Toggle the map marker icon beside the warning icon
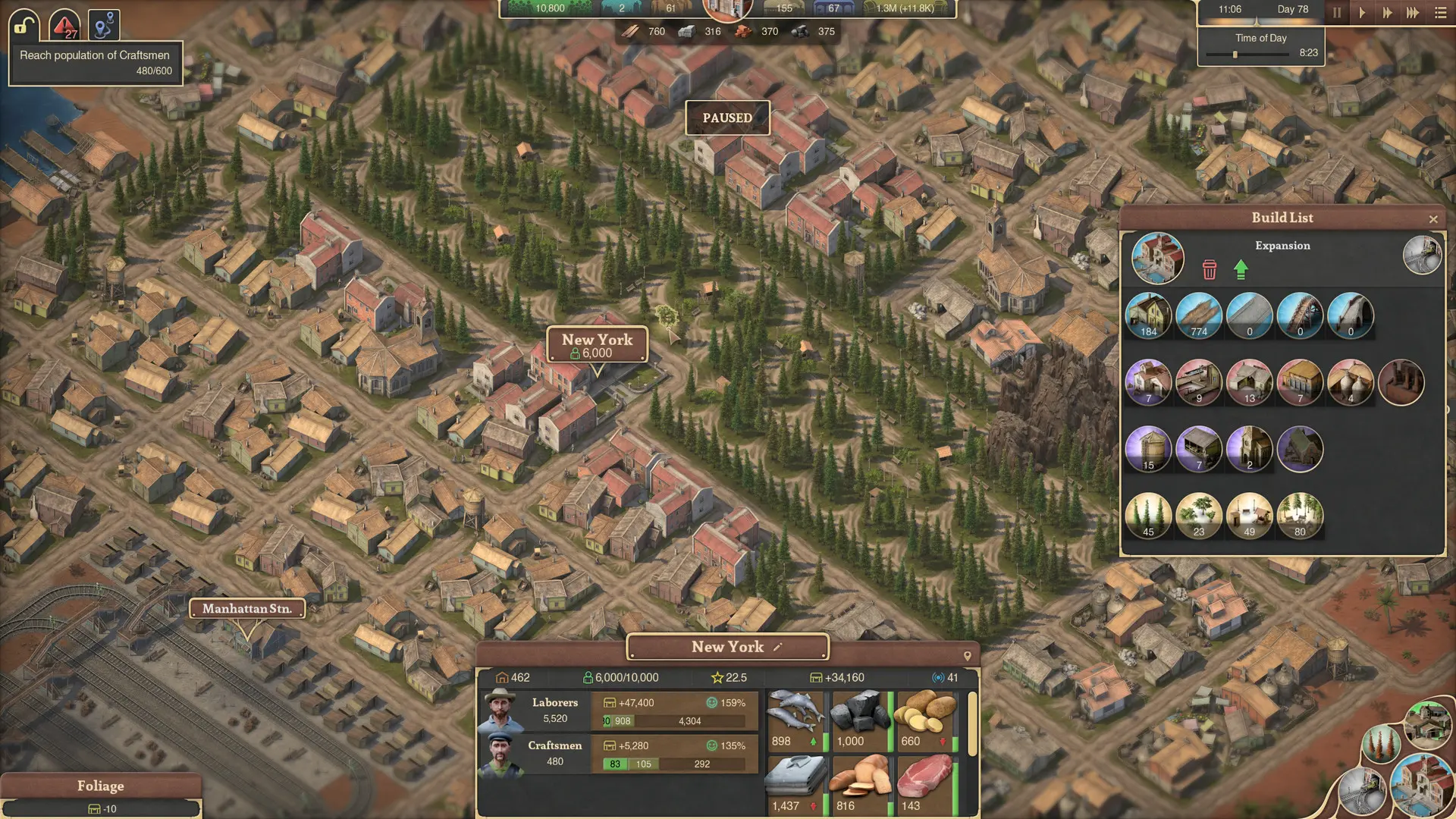Viewport: 1456px width, 819px height. (x=103, y=24)
